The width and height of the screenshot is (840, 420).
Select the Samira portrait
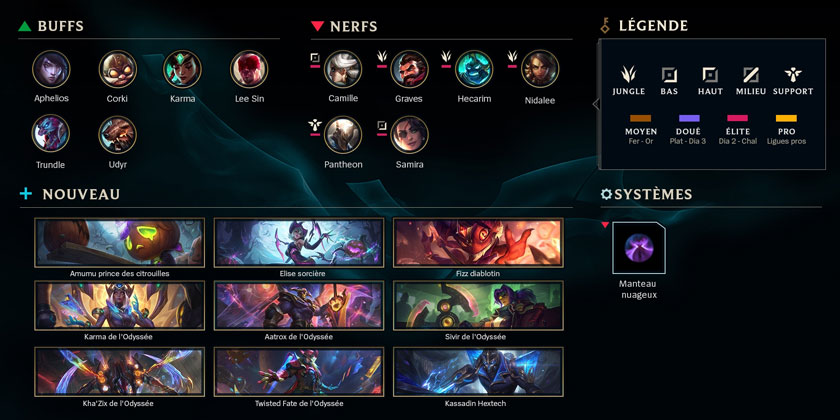coord(409,135)
